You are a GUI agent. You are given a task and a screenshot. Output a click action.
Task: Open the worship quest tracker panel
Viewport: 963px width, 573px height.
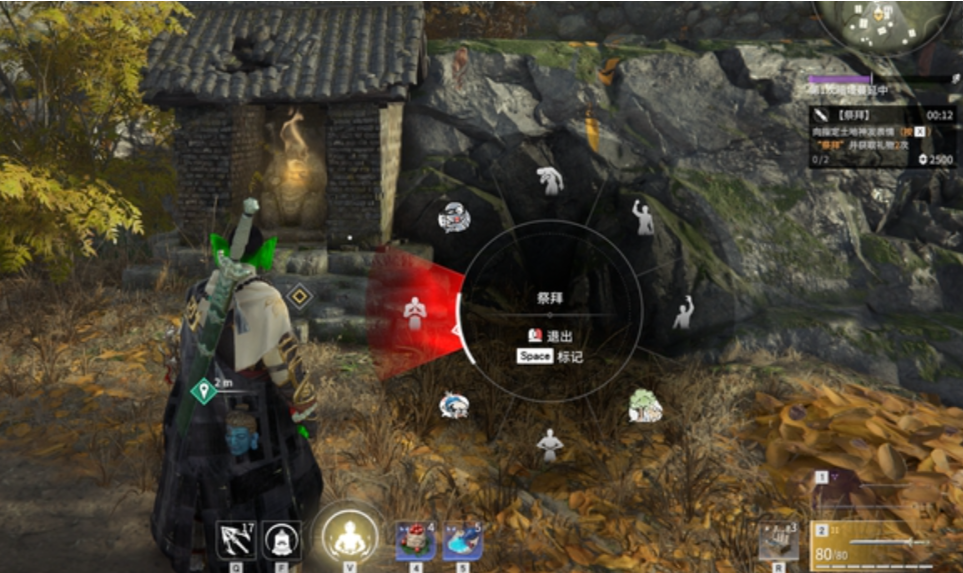[x=881, y=137]
